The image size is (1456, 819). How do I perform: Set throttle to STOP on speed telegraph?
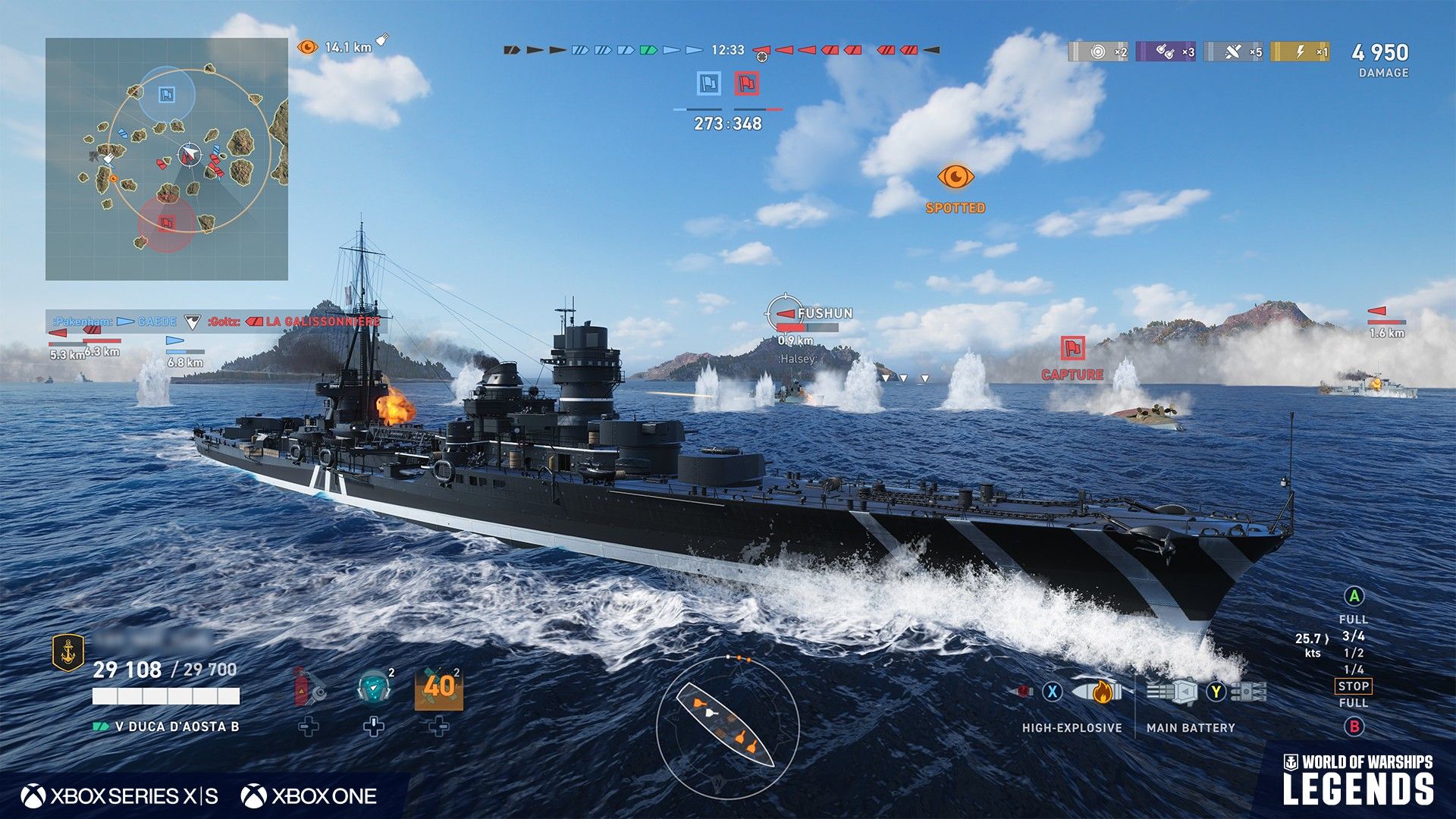1353,686
